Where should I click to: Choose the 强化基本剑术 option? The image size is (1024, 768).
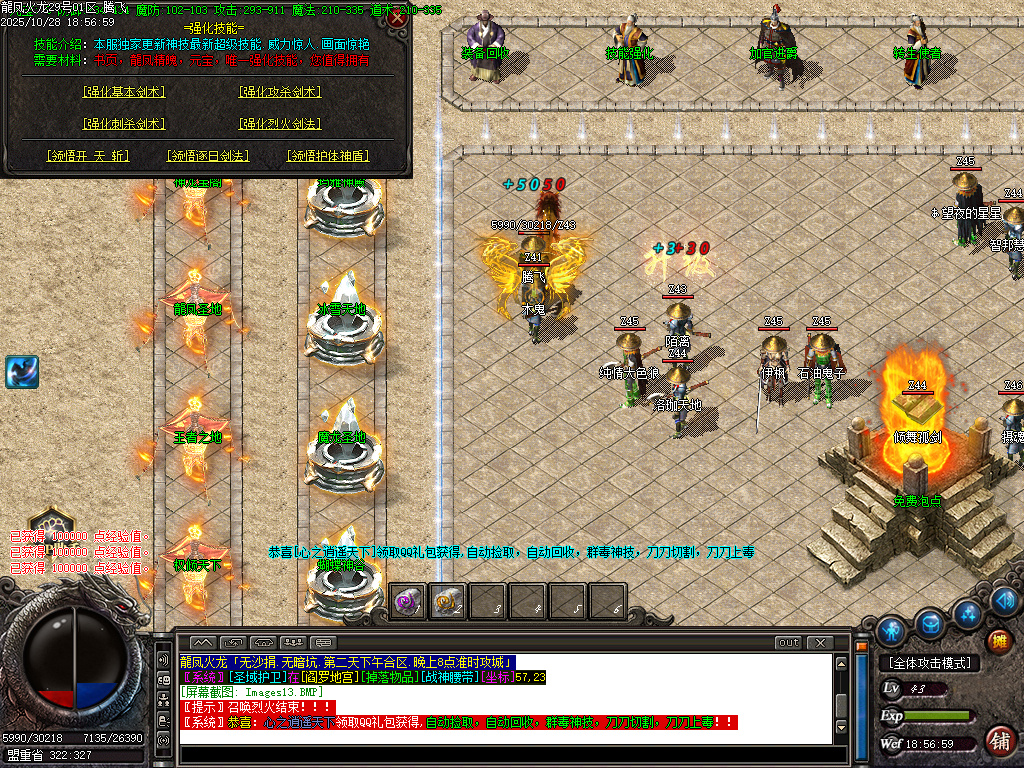click(x=124, y=92)
